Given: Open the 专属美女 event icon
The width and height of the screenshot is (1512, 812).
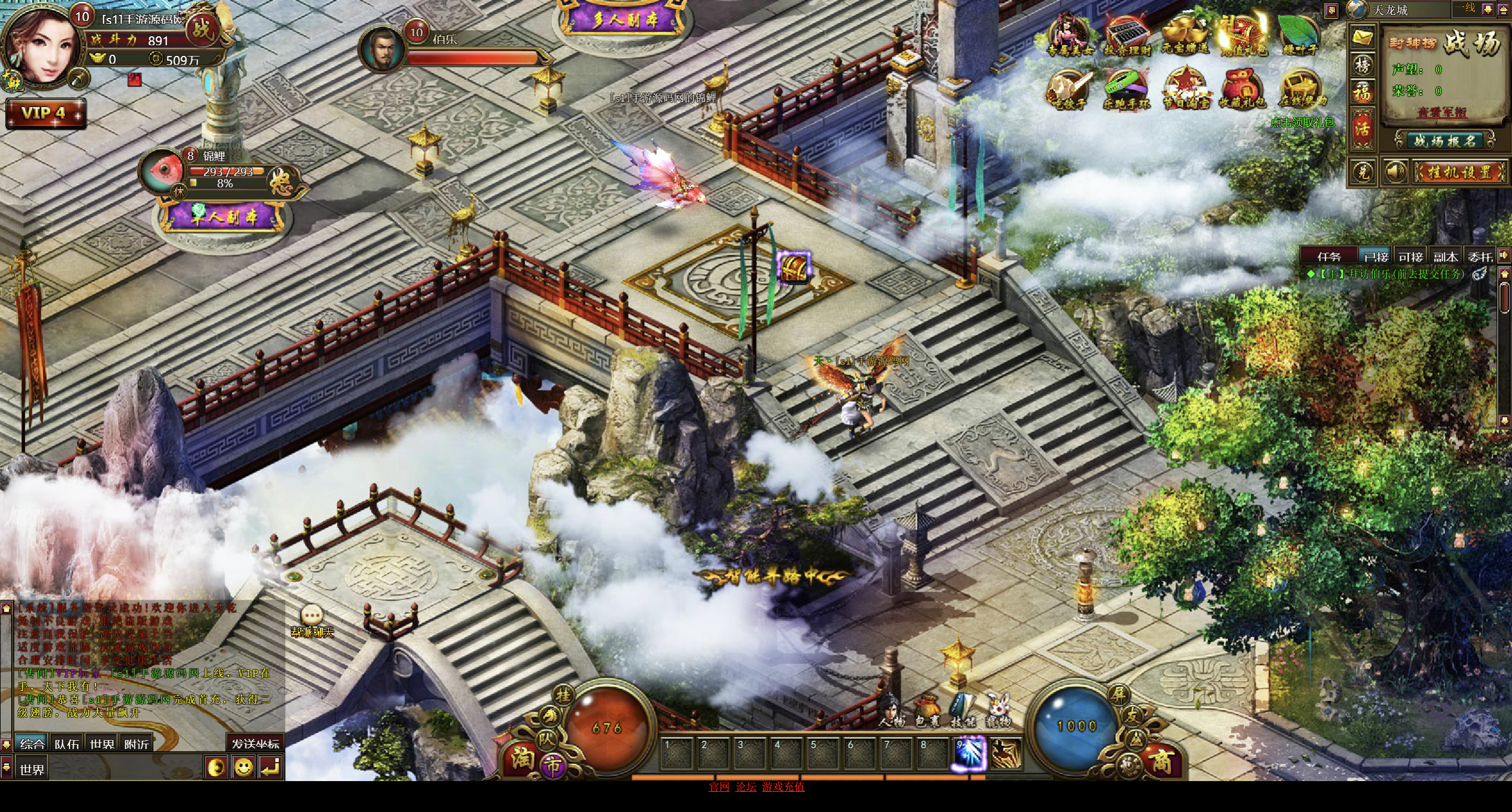Looking at the screenshot, I should coord(1069,34).
